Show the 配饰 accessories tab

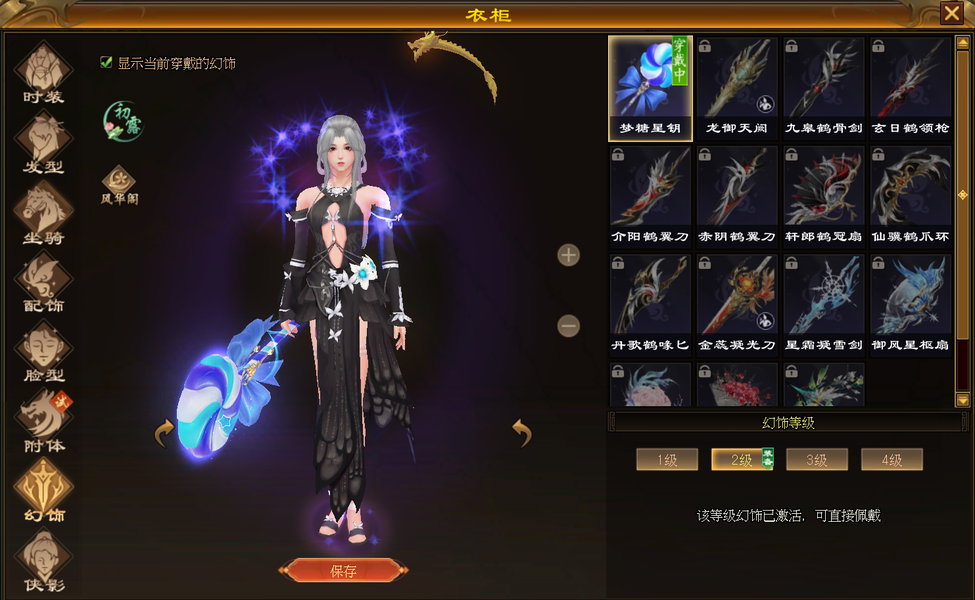(43, 283)
